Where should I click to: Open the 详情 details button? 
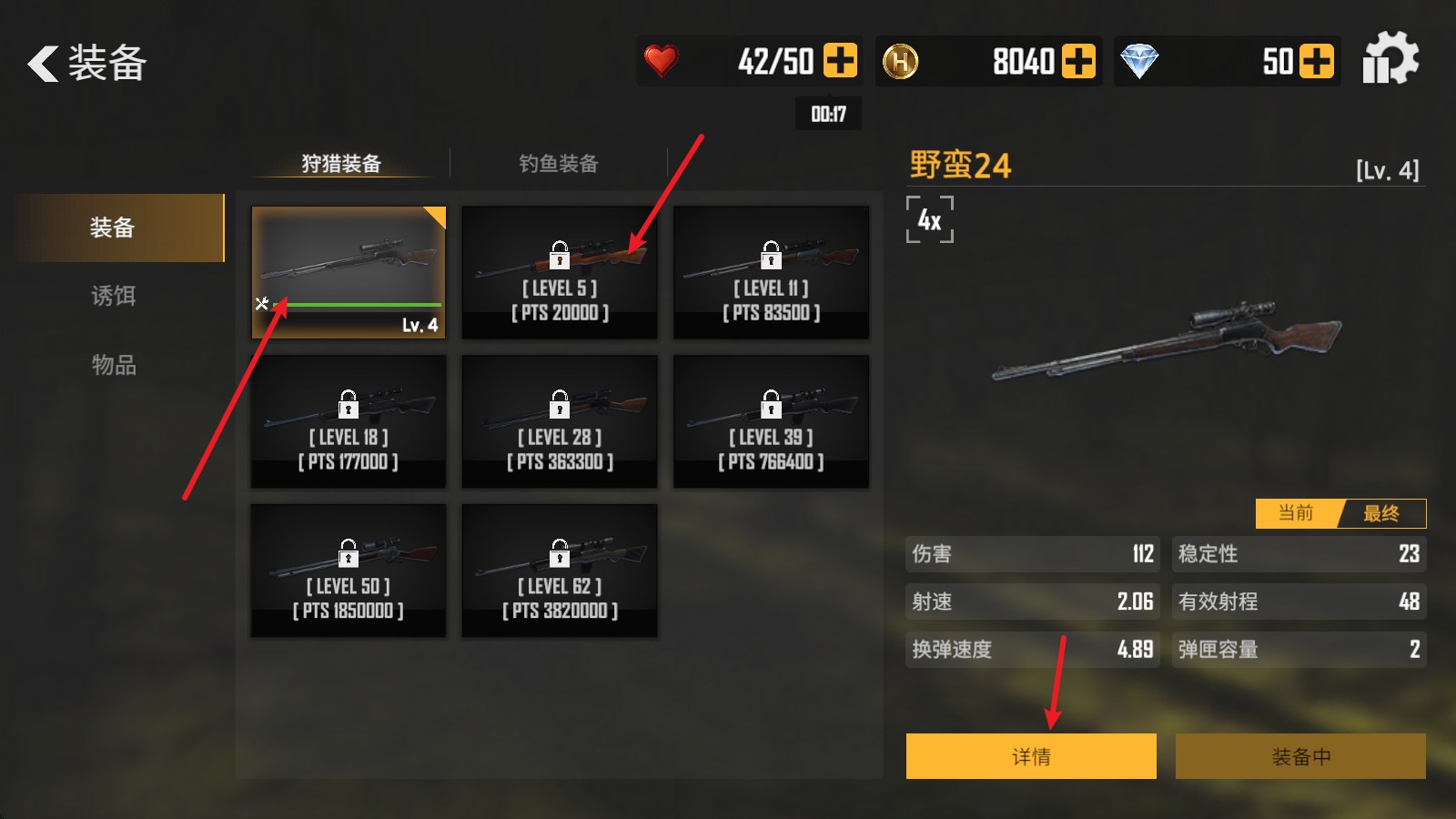[1030, 755]
